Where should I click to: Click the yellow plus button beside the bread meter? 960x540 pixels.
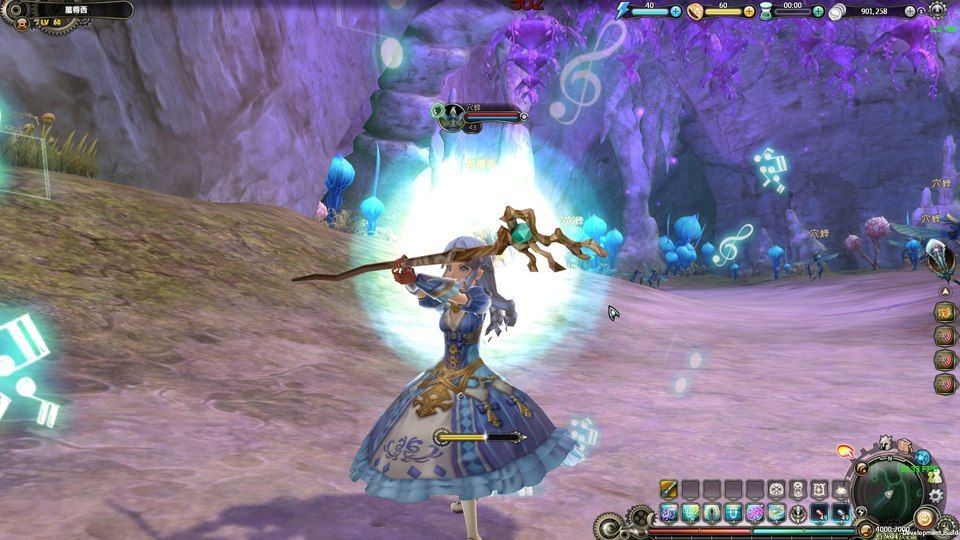point(749,11)
